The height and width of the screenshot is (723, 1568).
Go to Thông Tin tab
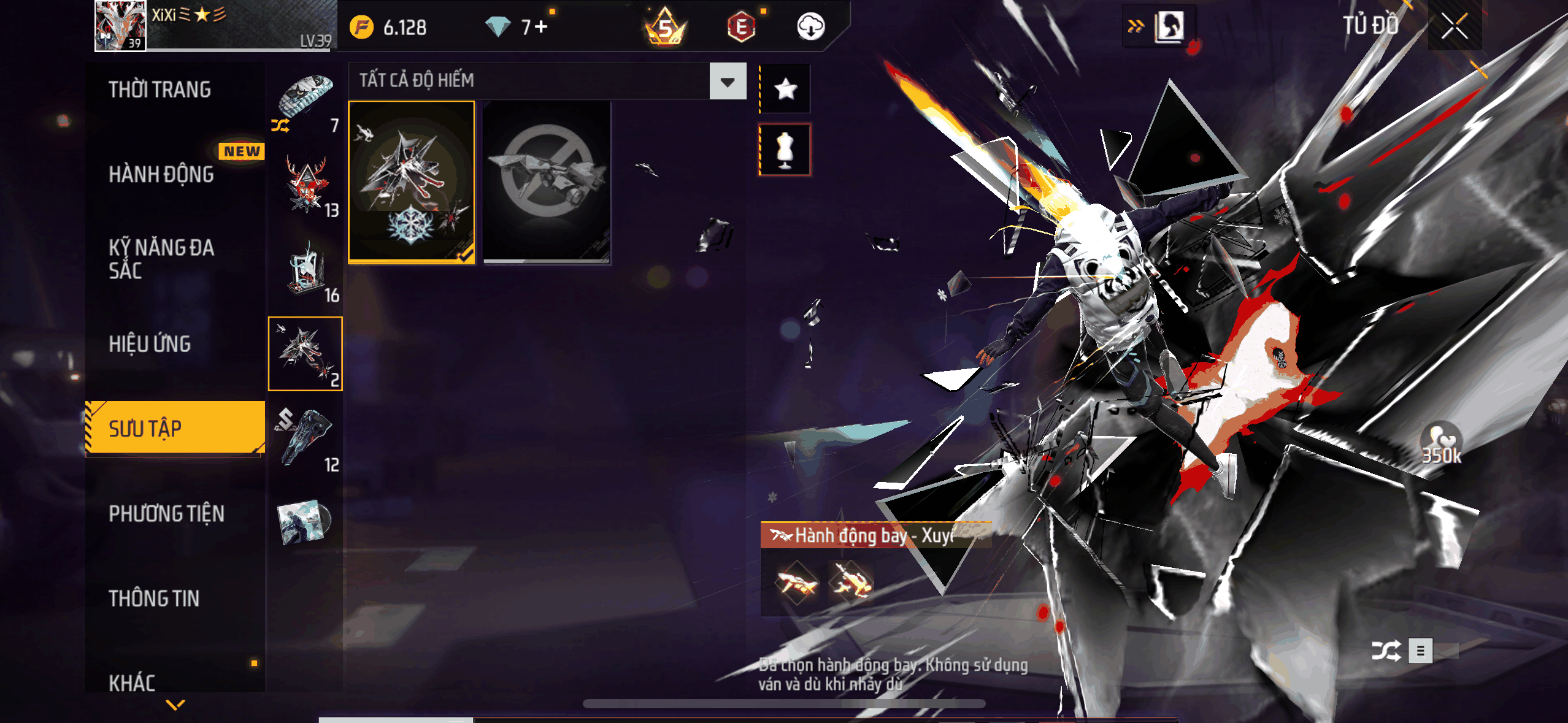(x=154, y=599)
